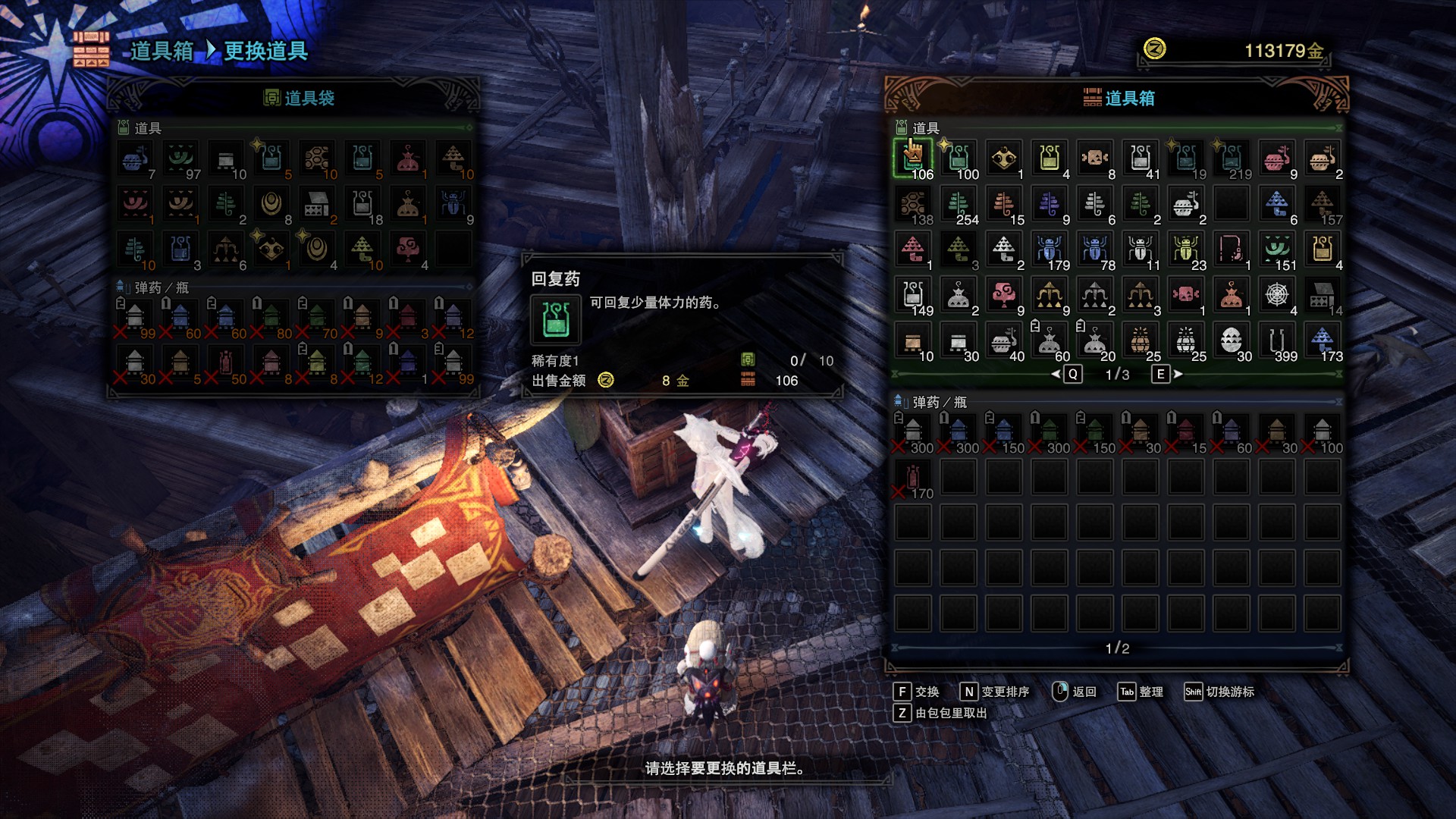Select the Potion slot with 106 in box
Viewport: 1456px width, 819px height.
pyautogui.click(x=913, y=159)
